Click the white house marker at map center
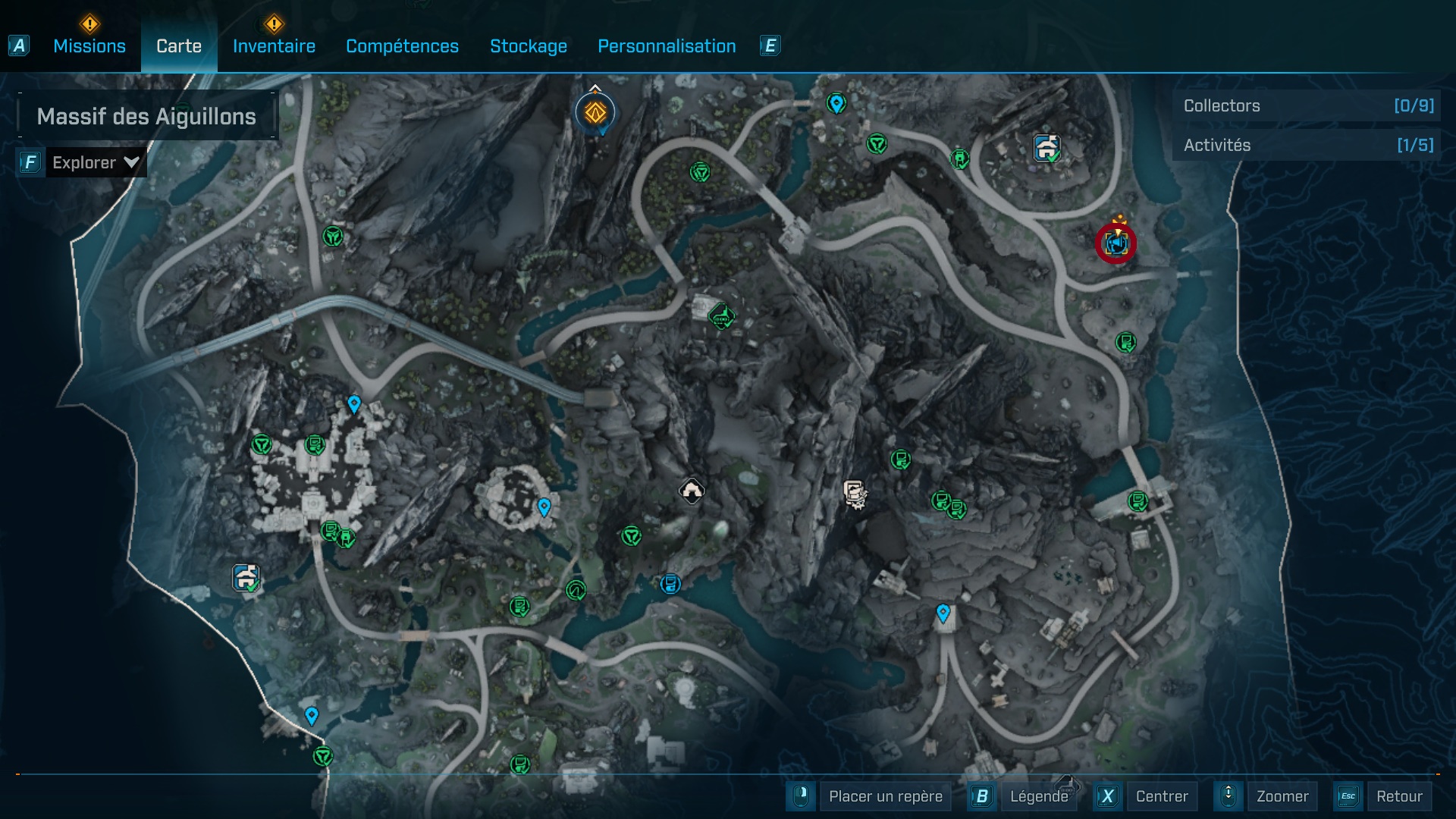 coord(691,491)
